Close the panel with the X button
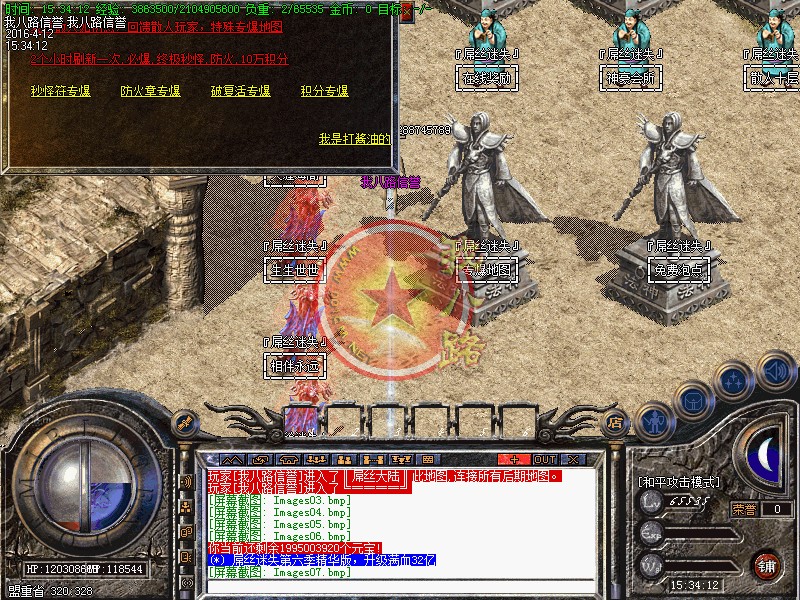The image size is (800, 600). pos(572,460)
